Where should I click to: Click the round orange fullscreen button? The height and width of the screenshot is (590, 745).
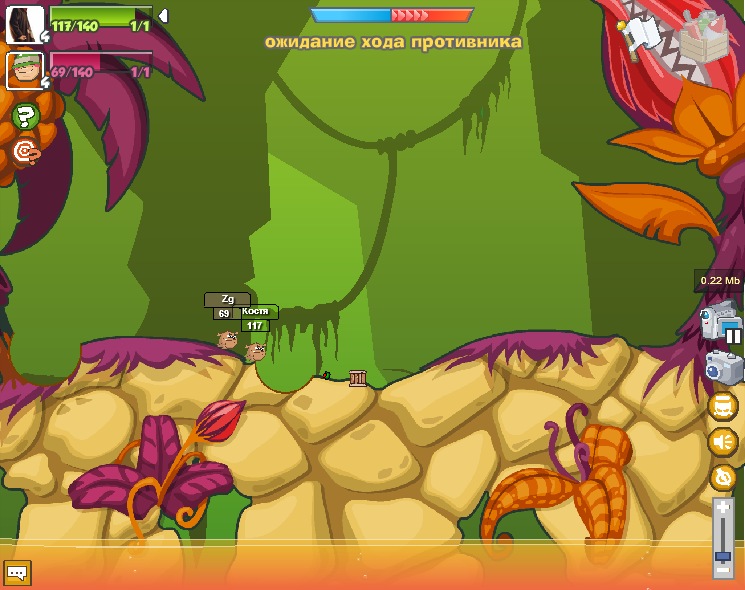tap(722, 406)
